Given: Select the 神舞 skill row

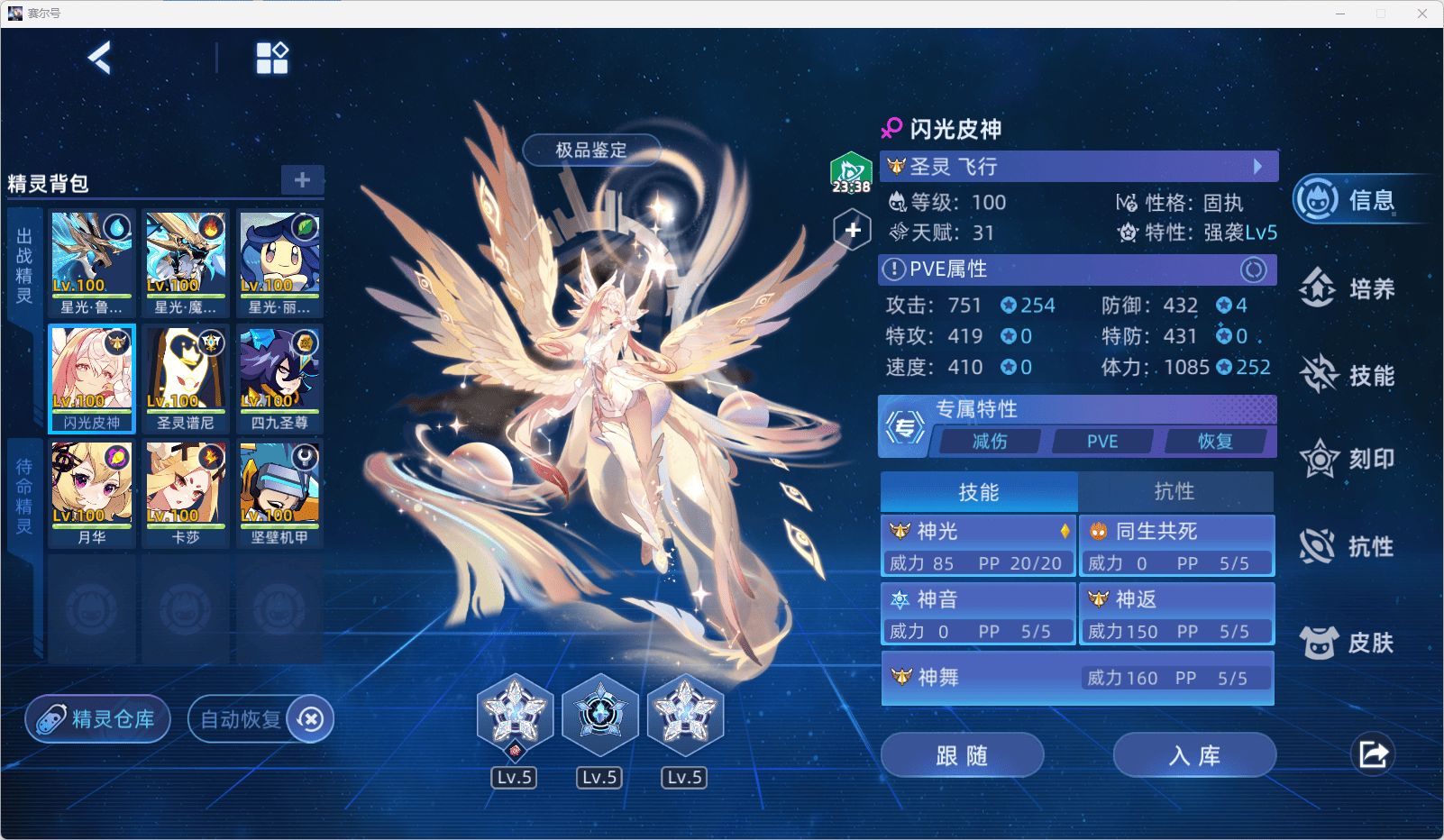Looking at the screenshot, I should point(1077,678).
